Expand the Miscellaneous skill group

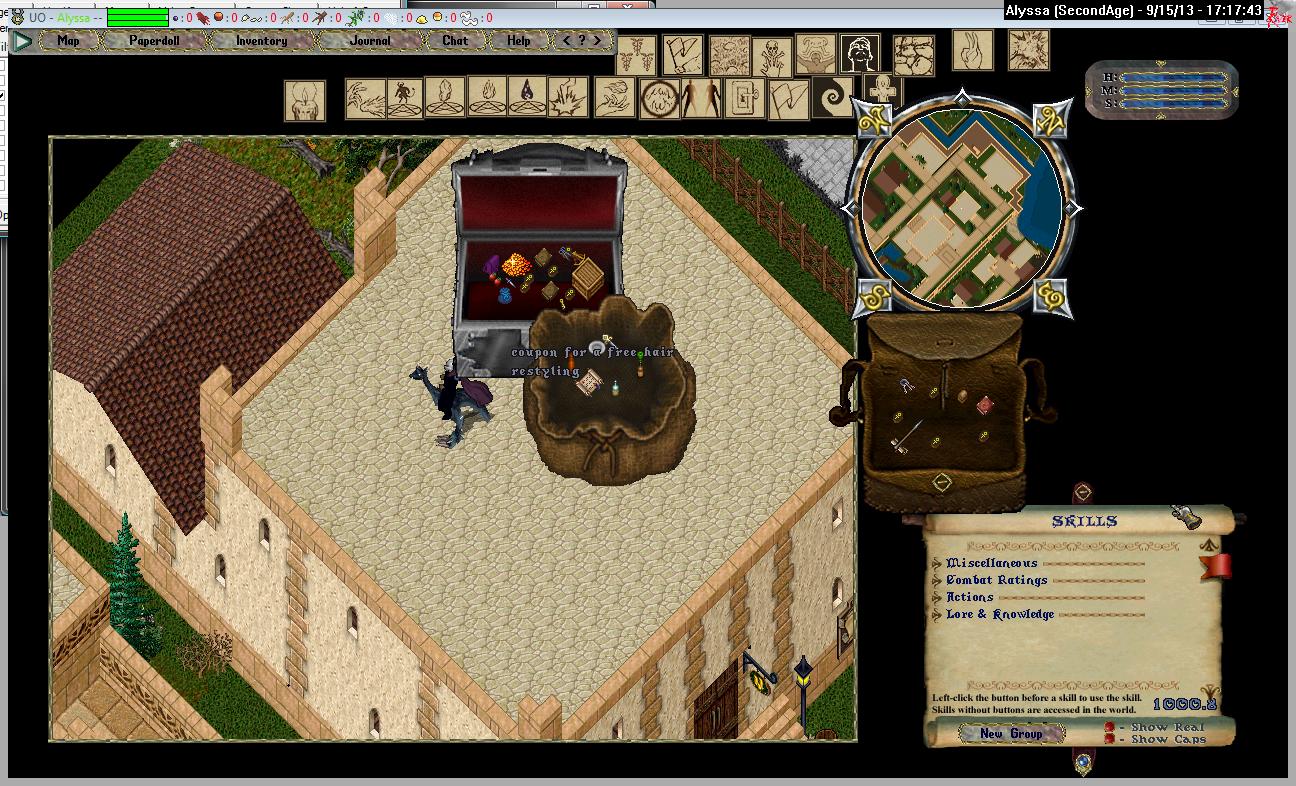tap(937, 564)
